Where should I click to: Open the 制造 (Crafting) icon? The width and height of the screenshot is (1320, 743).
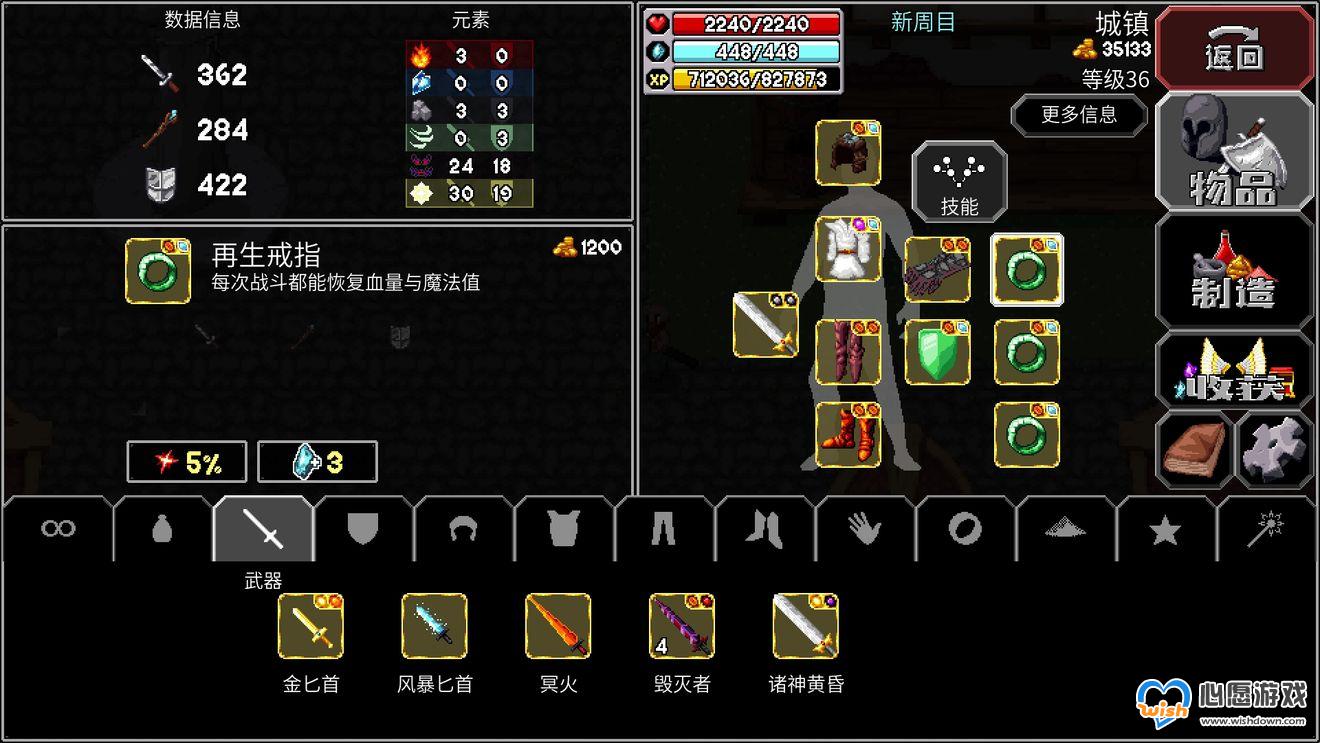pos(1234,270)
